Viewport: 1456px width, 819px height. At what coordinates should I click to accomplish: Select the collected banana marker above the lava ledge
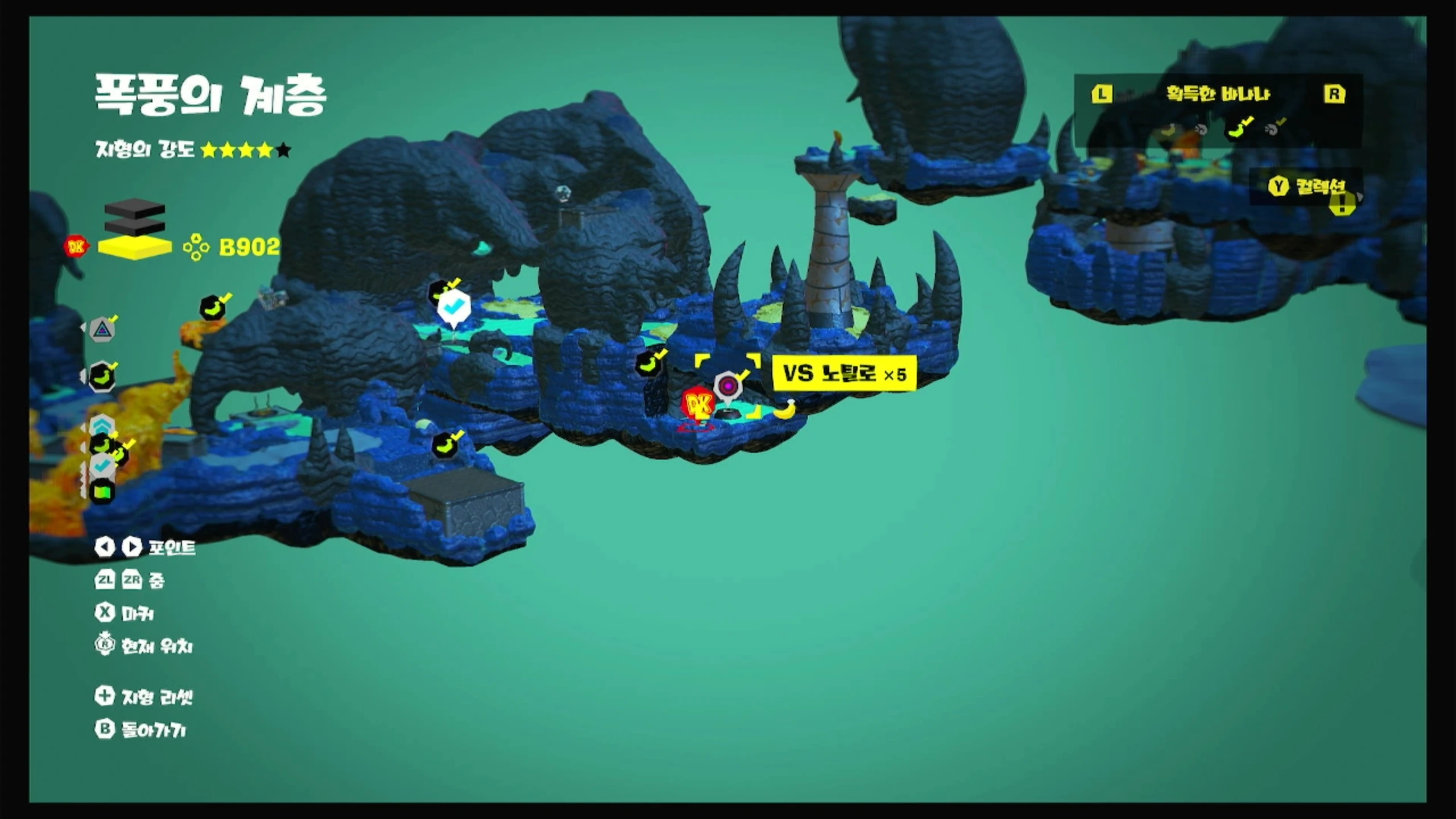pos(213,308)
